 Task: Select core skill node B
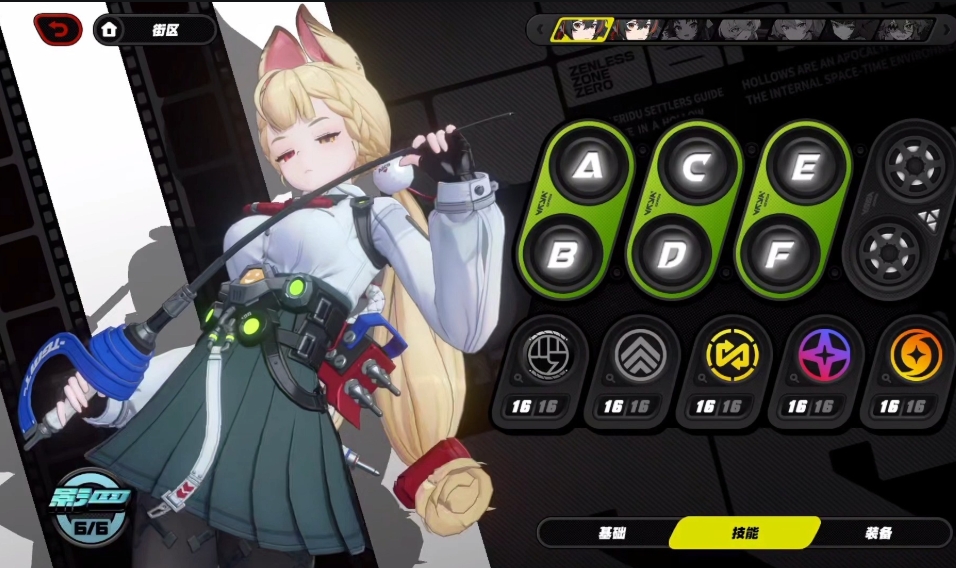(562, 254)
